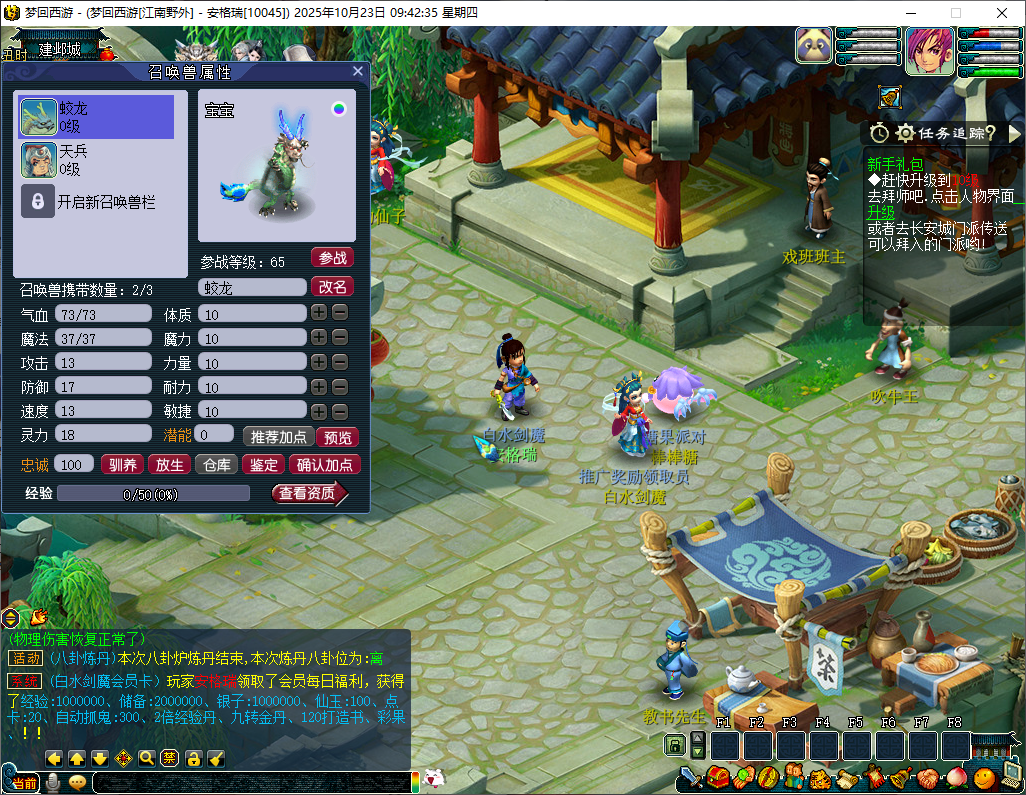Screen dimensions: 1026x795
Task: Click the 改名 rename button
Action: click(x=332, y=287)
